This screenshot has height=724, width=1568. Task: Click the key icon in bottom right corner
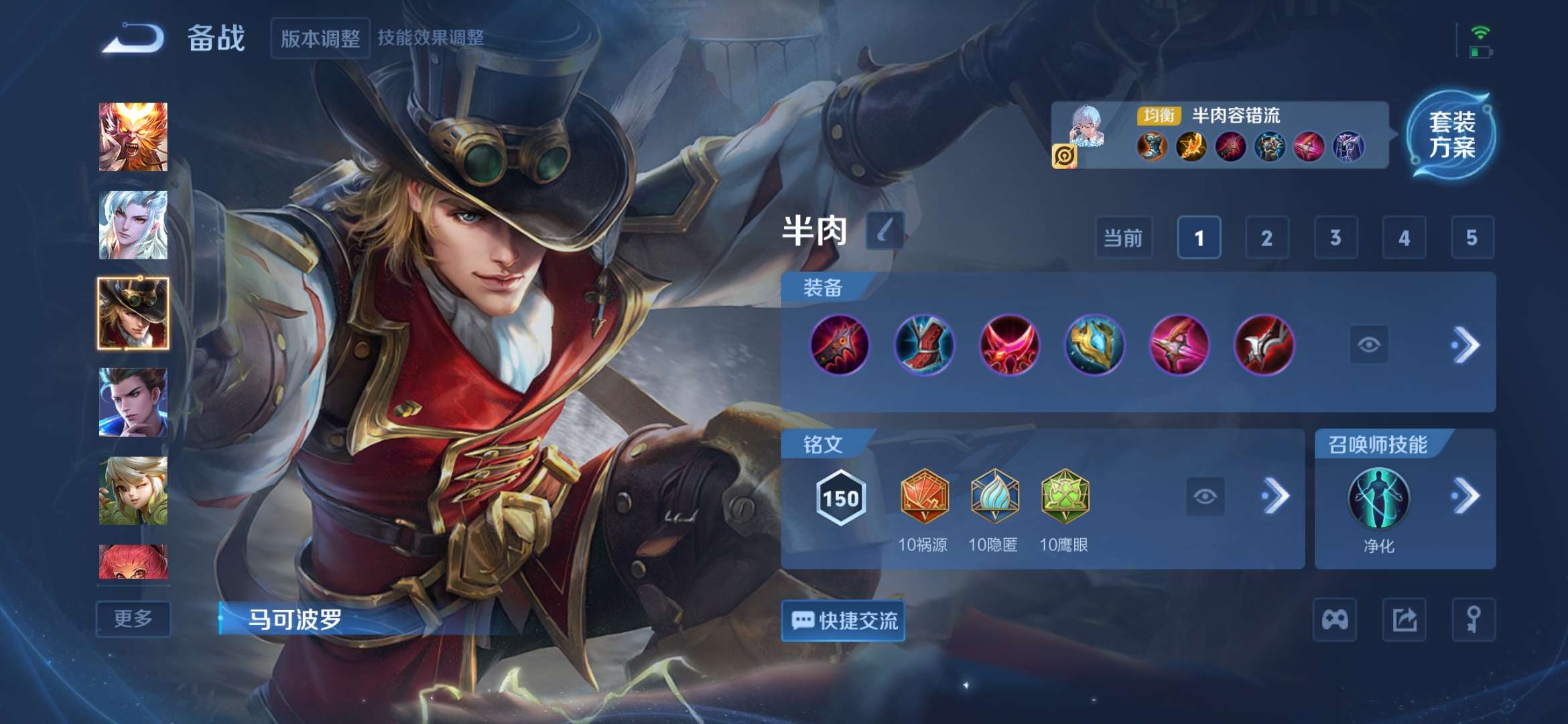click(x=1473, y=620)
